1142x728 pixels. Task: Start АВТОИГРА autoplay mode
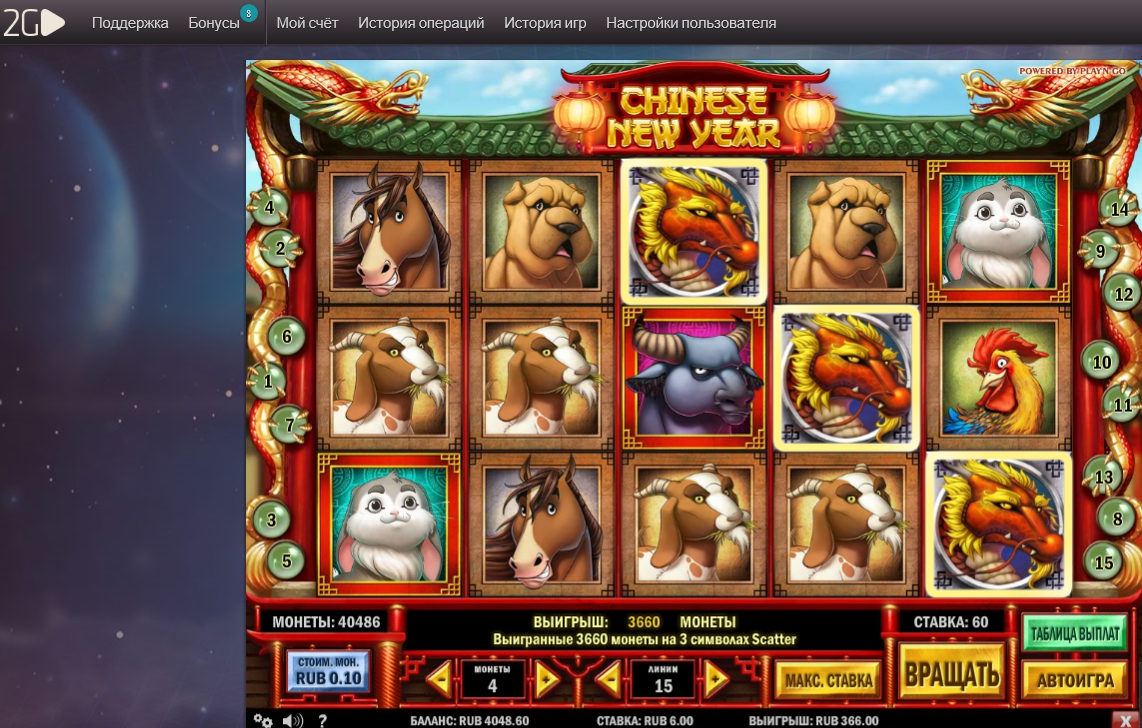coord(1074,680)
